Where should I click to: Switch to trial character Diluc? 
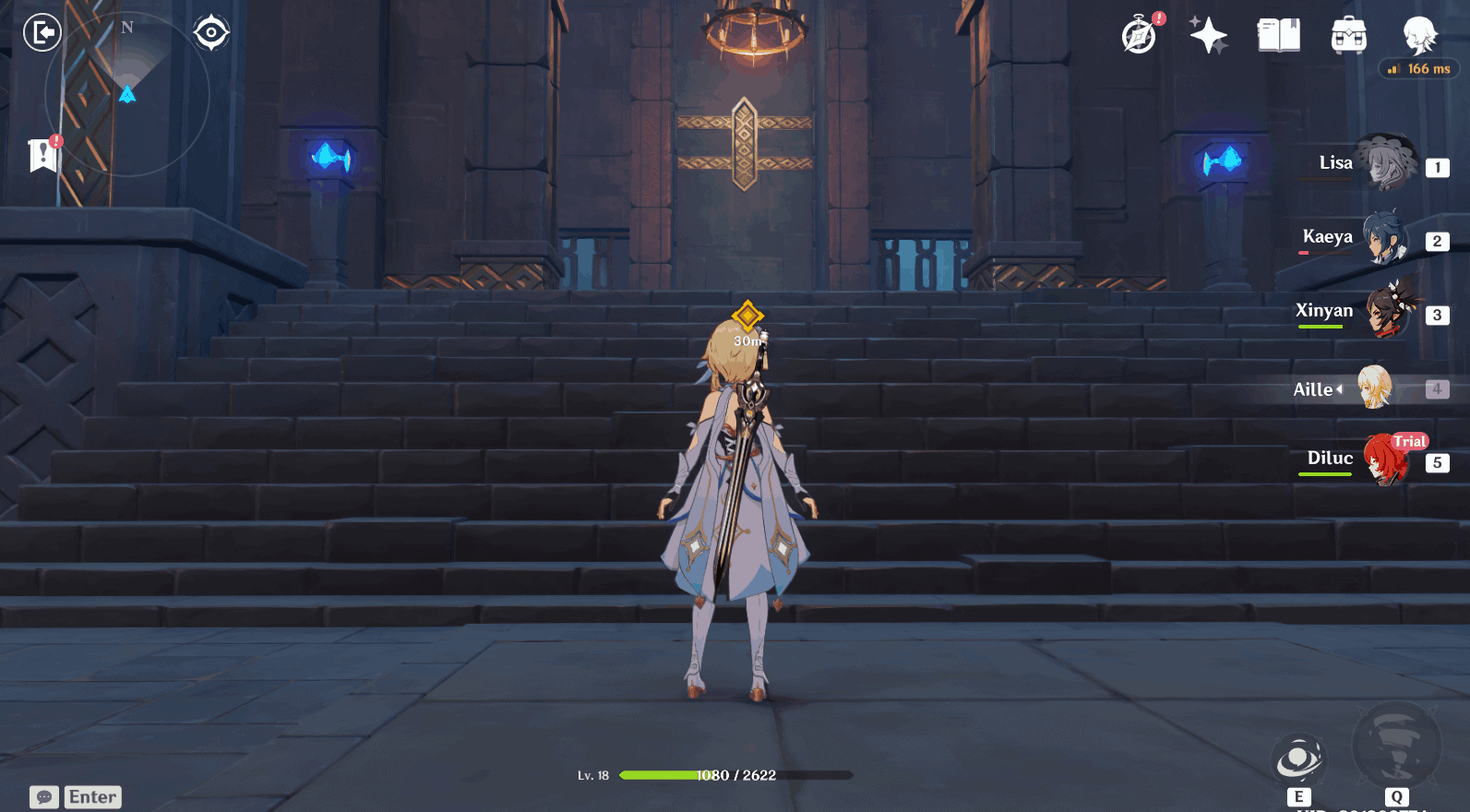pyautogui.click(x=1385, y=460)
